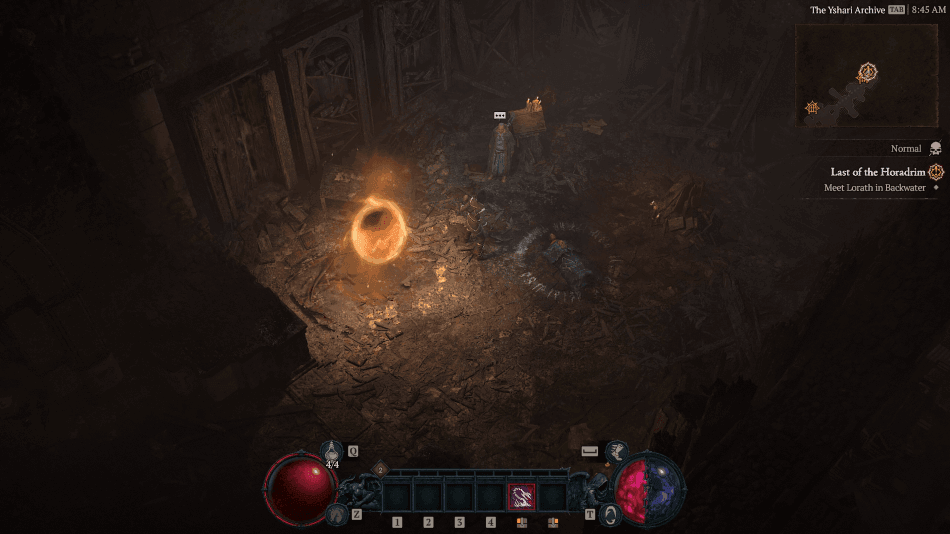The image size is (950, 534).
Task: Click the diamond badge numbered 2
Action: [380, 468]
